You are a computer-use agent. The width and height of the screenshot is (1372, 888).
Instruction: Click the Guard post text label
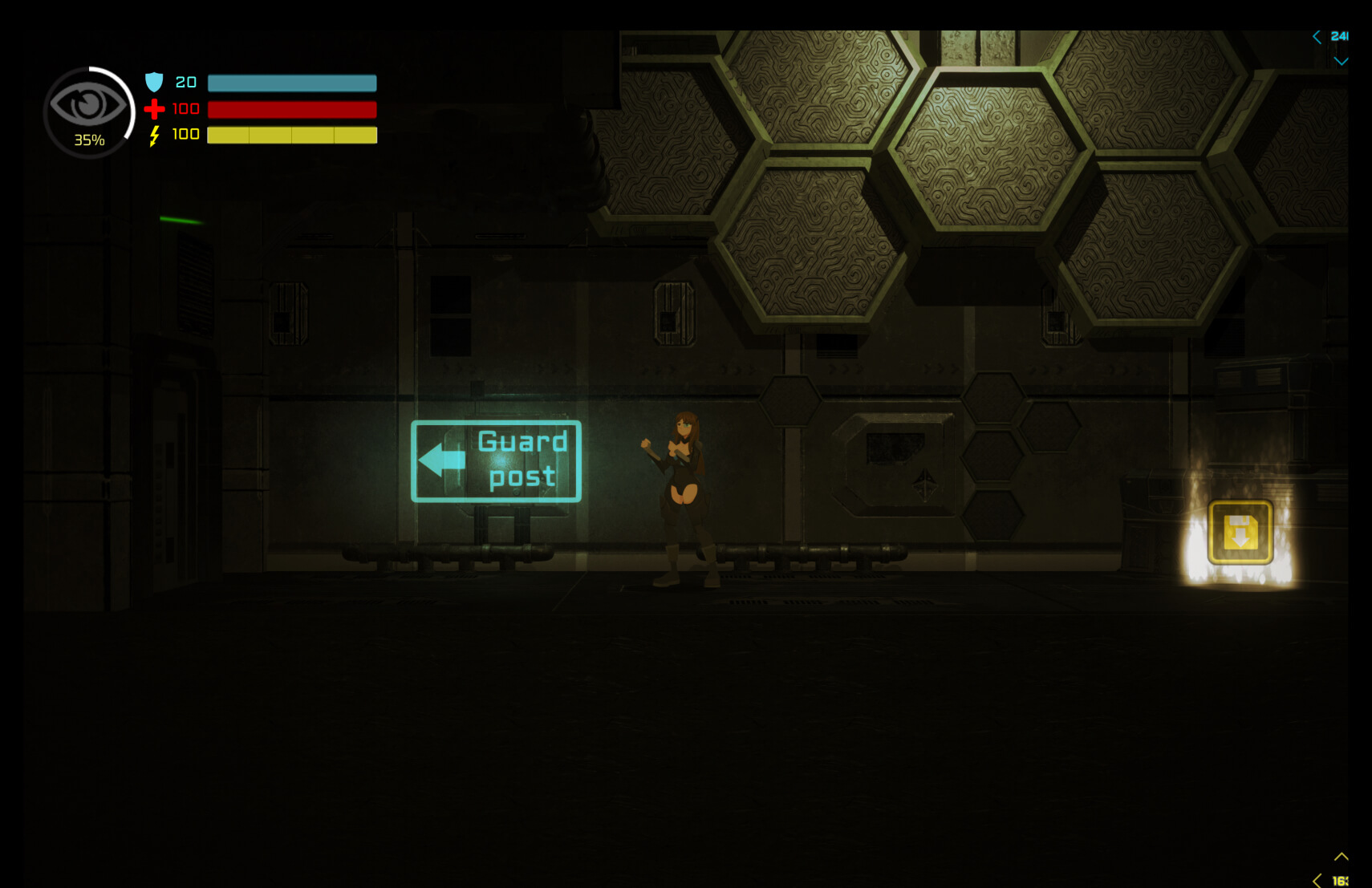[x=523, y=457]
